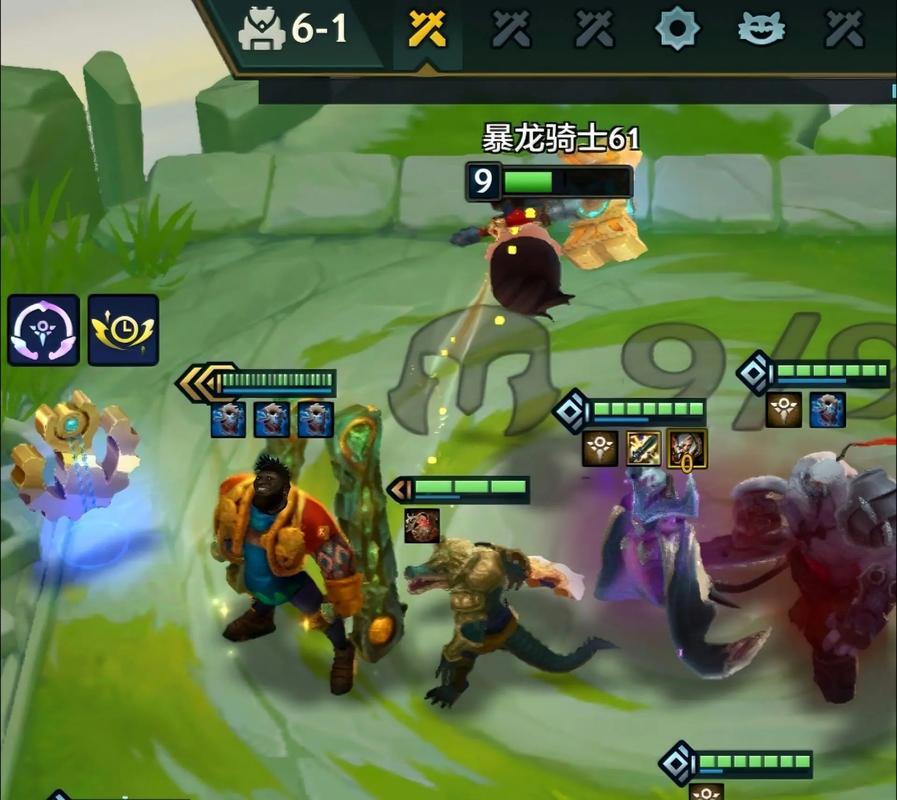Click the gear-shaped round icon in stage tracker
This screenshot has height=800, width=897.
click(x=677, y=30)
